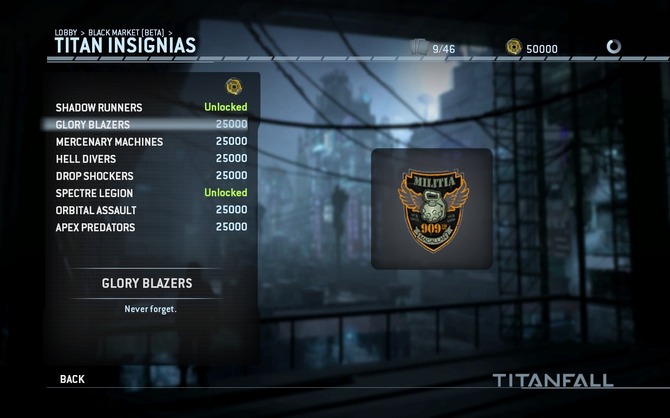Go back with the BACK button
Viewport: 670px width, 418px height.
[72, 379]
